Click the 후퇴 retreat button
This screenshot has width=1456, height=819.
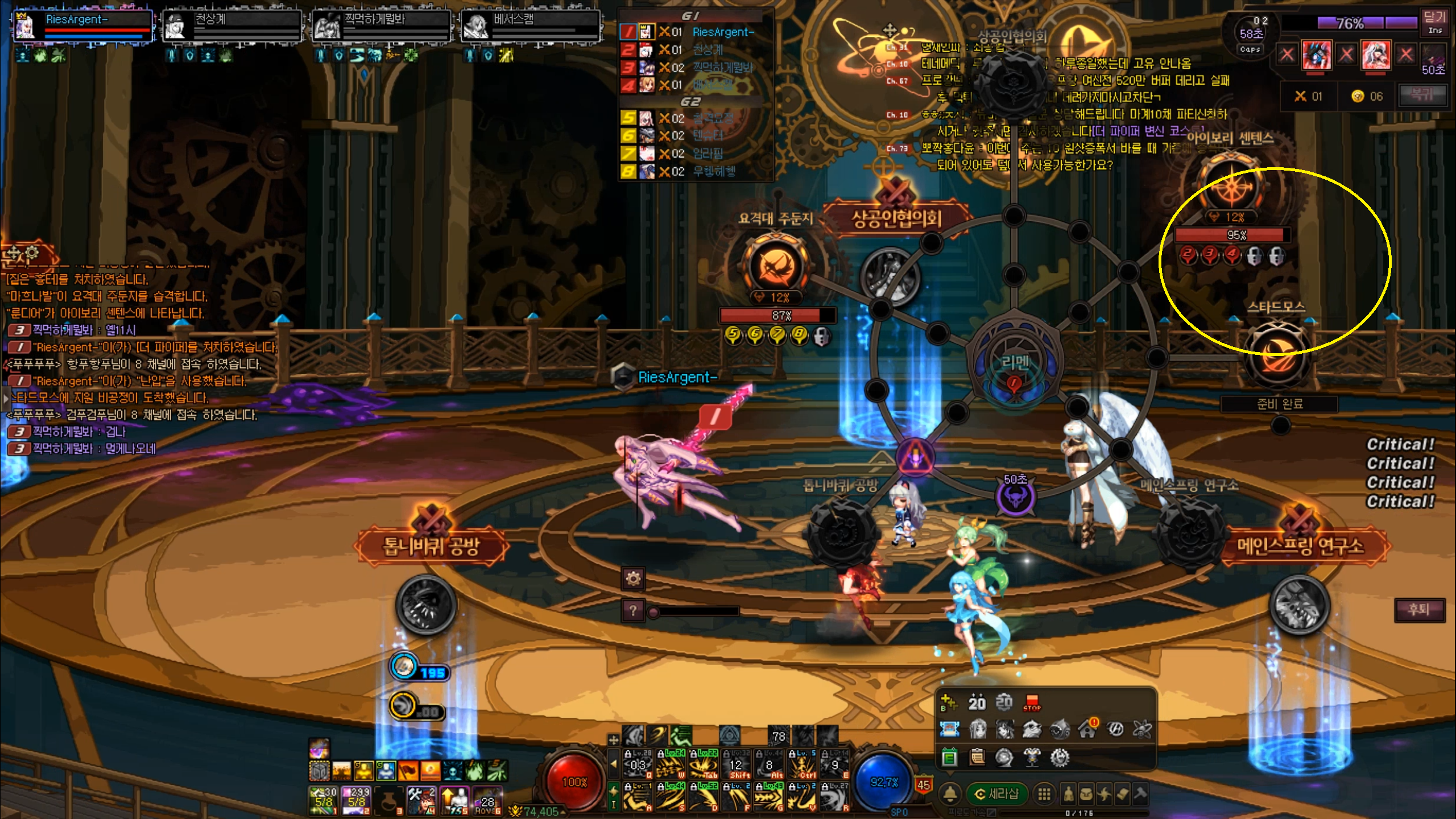point(1419,610)
